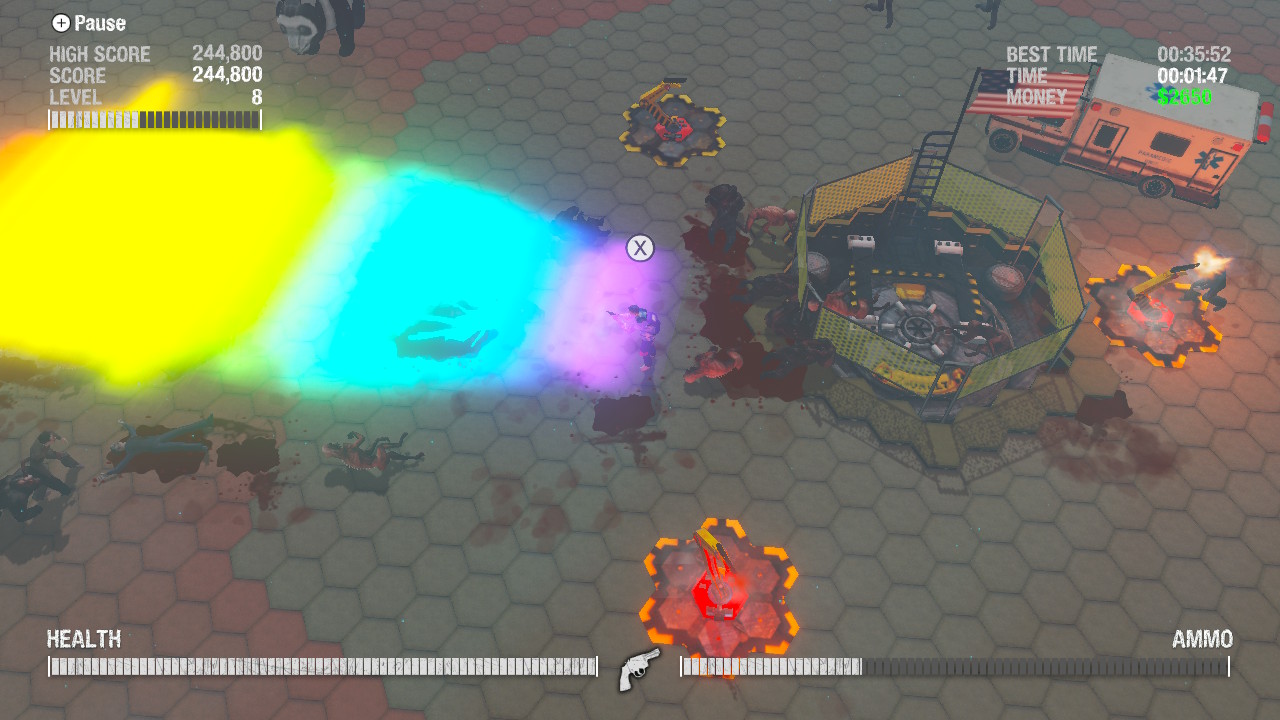This screenshot has height=720, width=1280.
Task: Click the Pause plus icon
Action: pyautogui.click(x=62, y=23)
